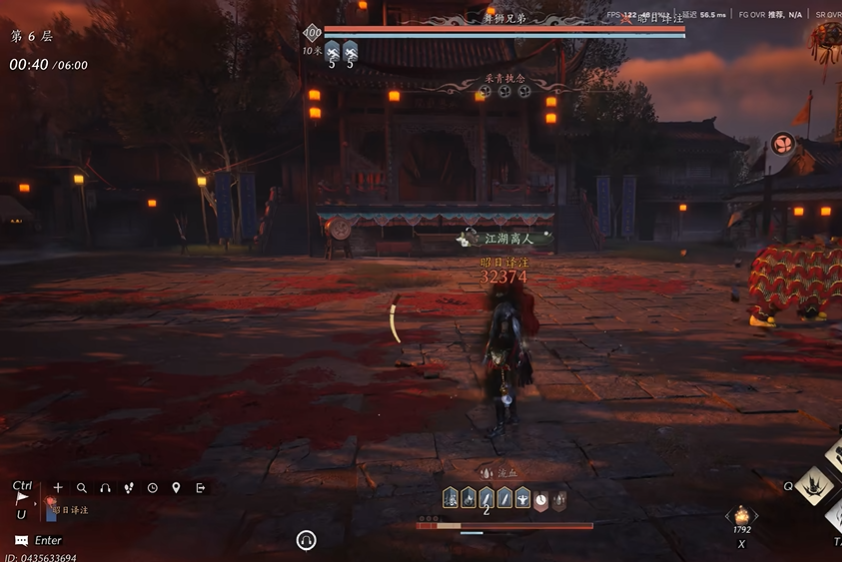The image size is (842, 562).
Task: Open the magnifying glass search tool
Action: coord(82,488)
